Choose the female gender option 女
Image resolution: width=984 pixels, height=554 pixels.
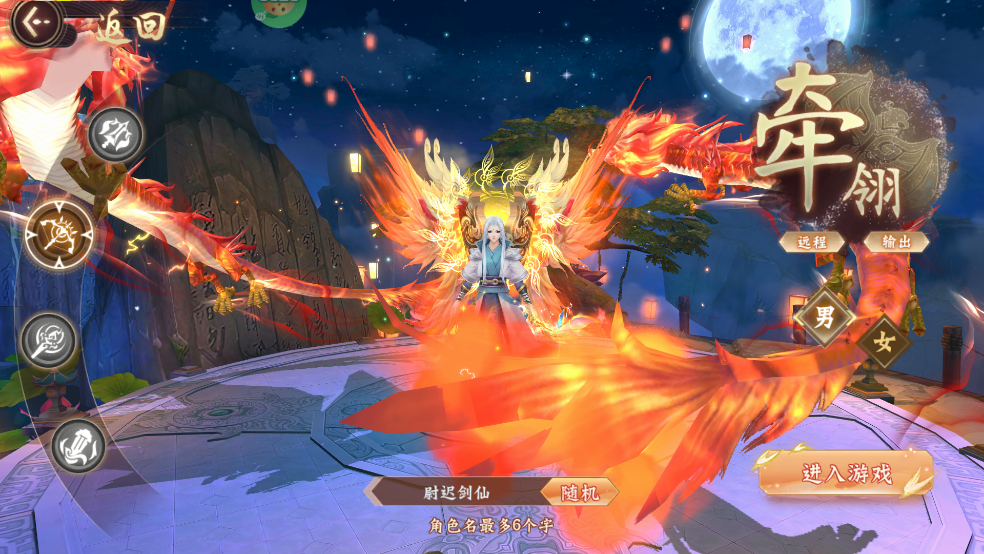click(x=883, y=341)
